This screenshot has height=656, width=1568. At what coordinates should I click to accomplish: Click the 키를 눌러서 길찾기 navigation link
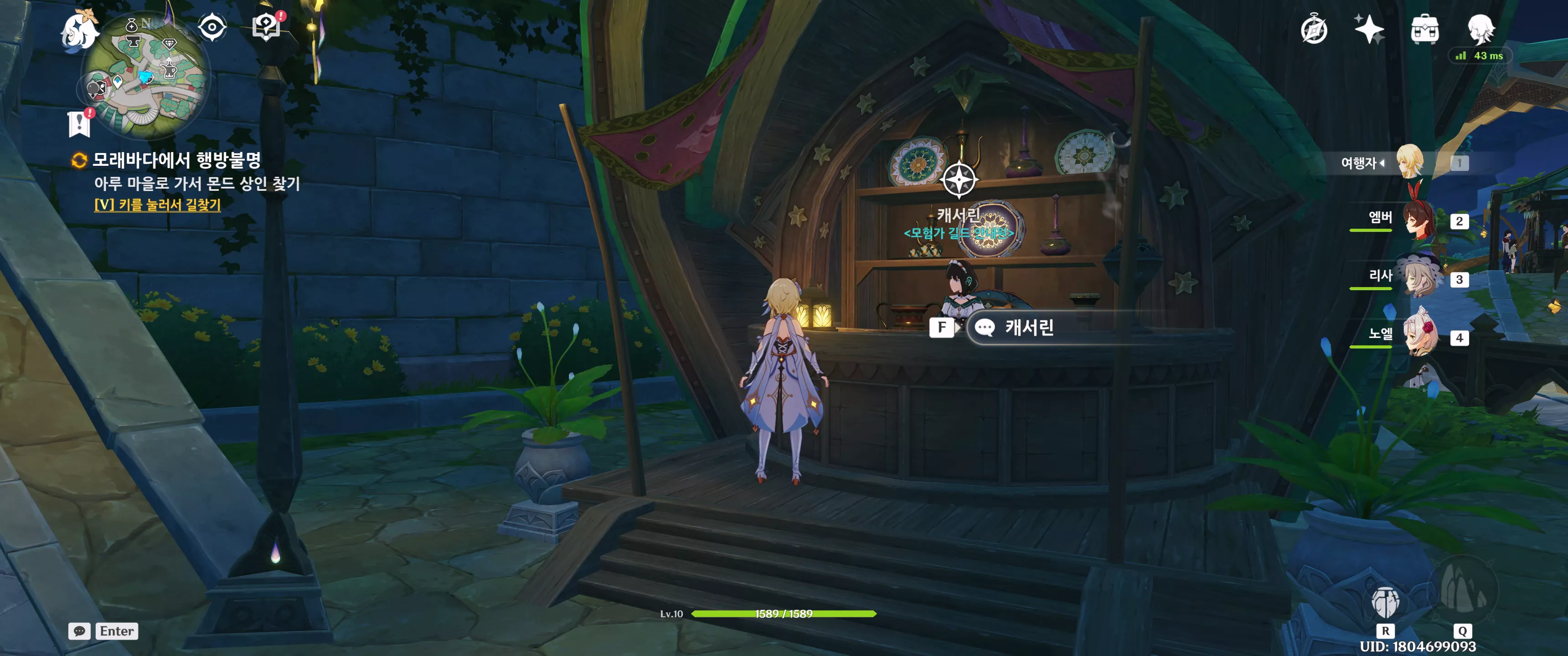pos(157,205)
